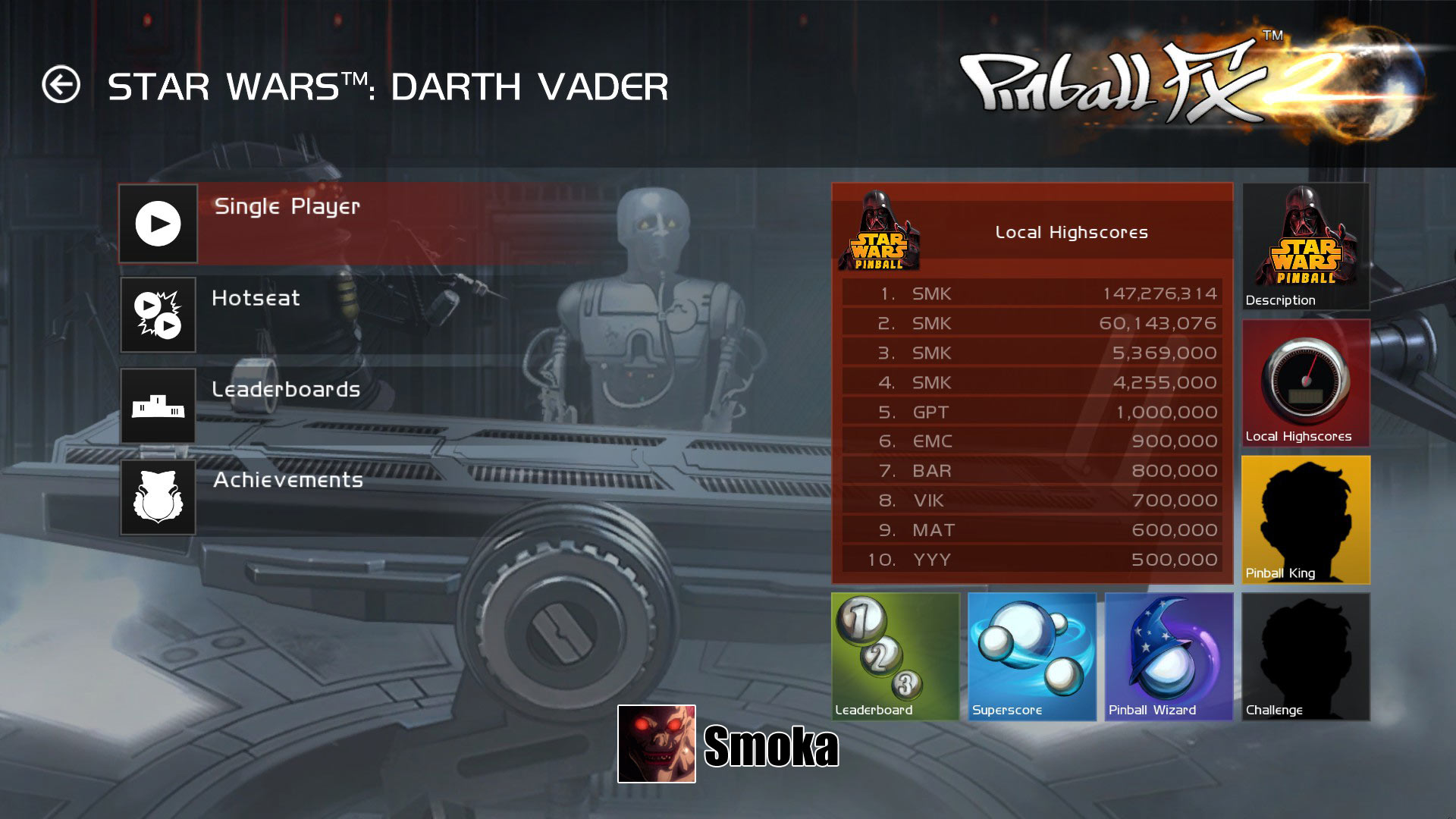Select the top SMK highscore row

coord(1031,293)
